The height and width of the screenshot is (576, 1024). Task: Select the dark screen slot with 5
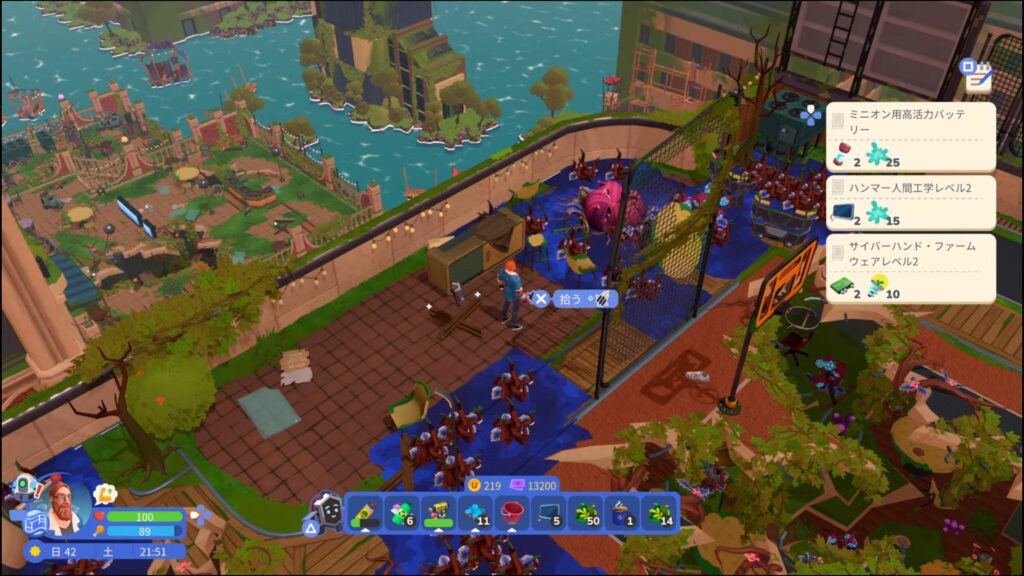tap(550, 512)
